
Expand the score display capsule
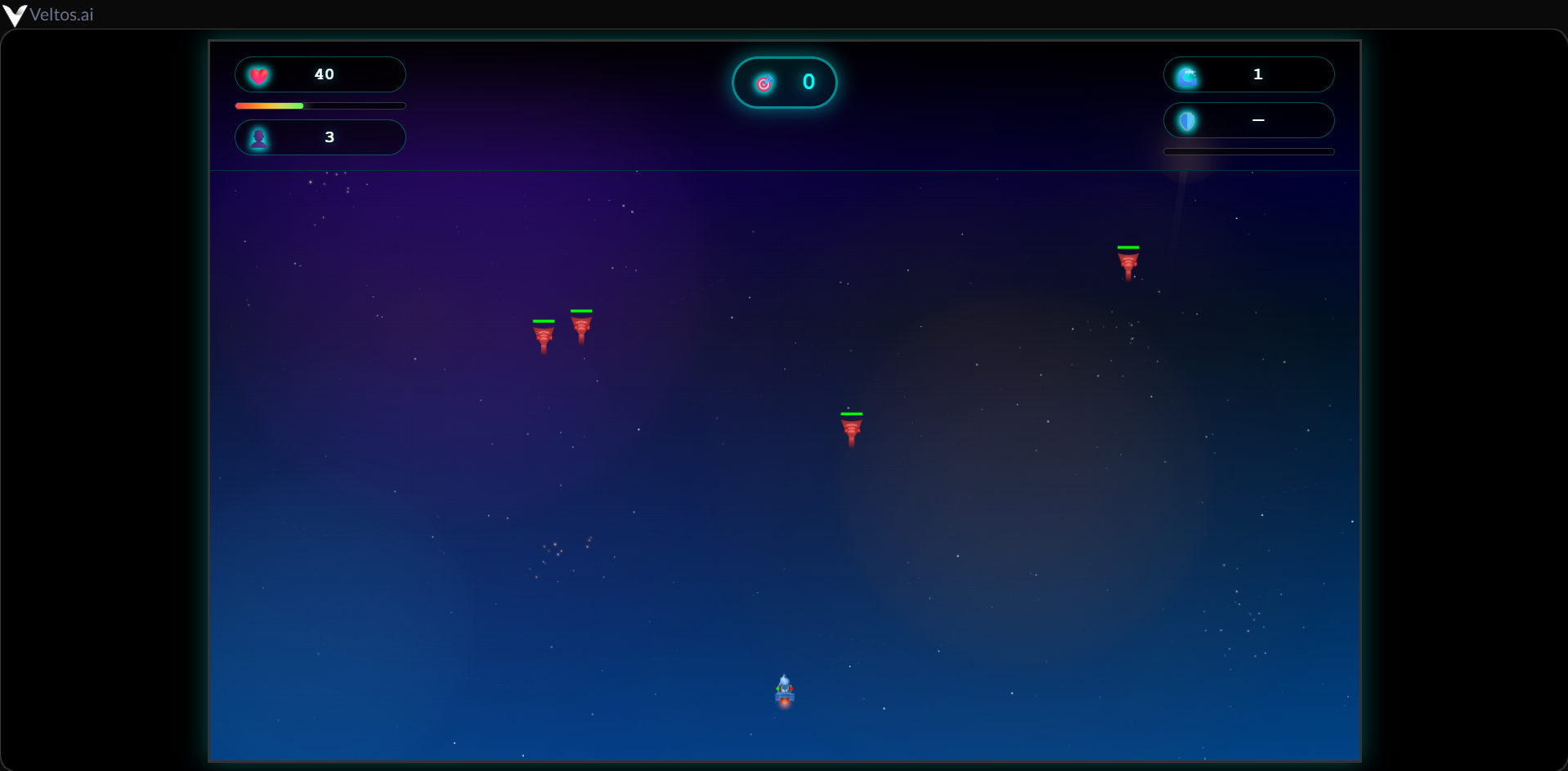pos(784,82)
